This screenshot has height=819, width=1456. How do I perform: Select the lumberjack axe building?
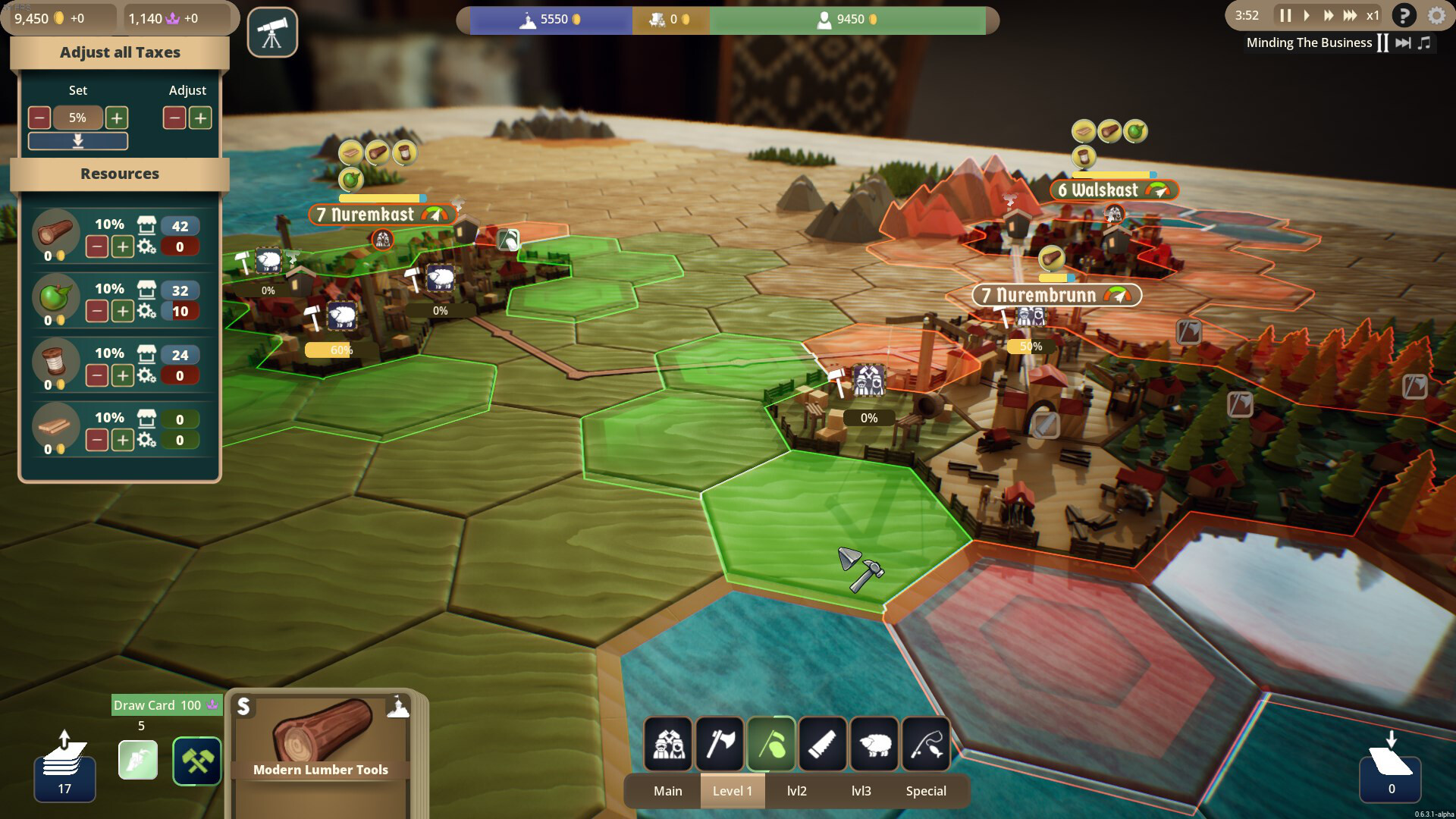click(x=720, y=744)
